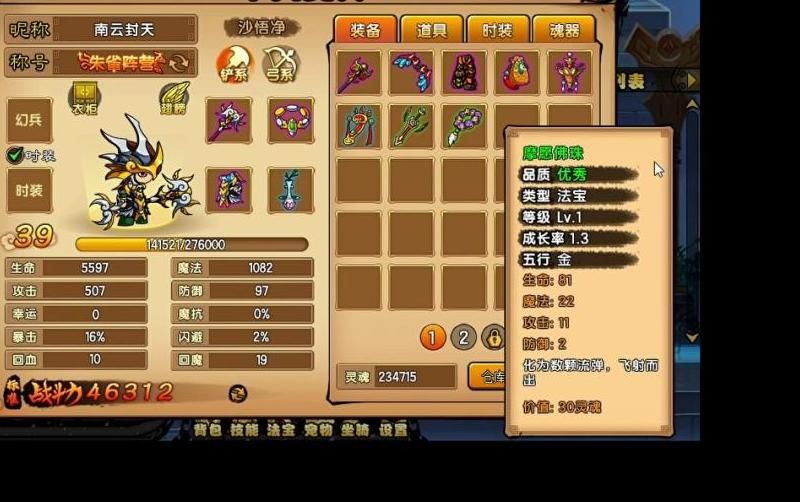
Task: Select the equipped bead bracelet slot
Action: coord(290,120)
